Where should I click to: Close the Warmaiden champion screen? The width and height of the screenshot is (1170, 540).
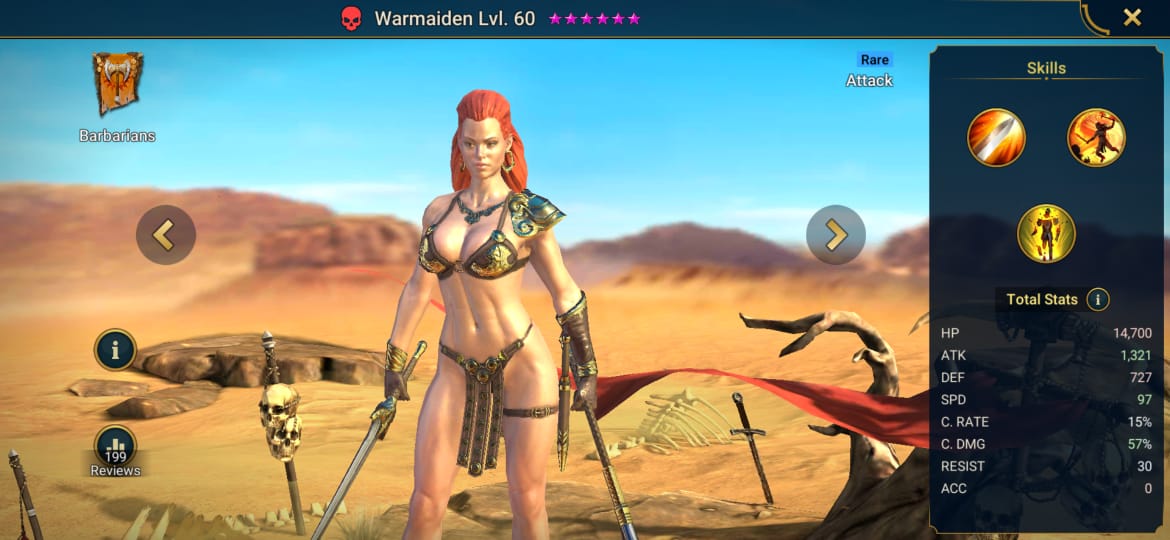pyautogui.click(x=1132, y=17)
